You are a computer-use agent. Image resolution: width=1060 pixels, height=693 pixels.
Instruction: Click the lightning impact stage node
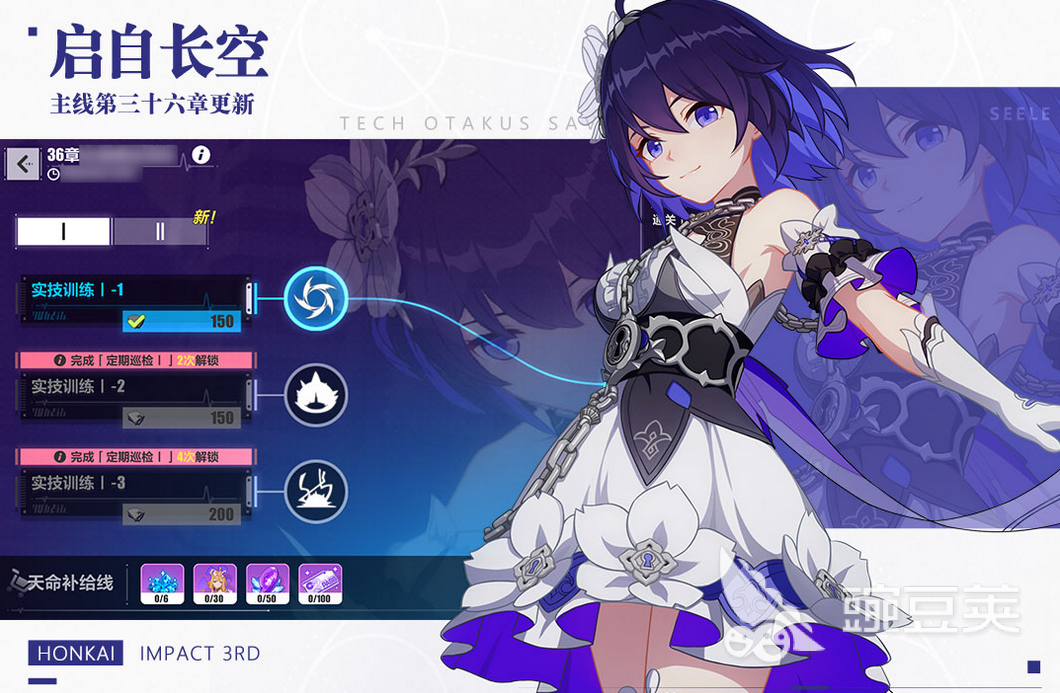click(315, 490)
